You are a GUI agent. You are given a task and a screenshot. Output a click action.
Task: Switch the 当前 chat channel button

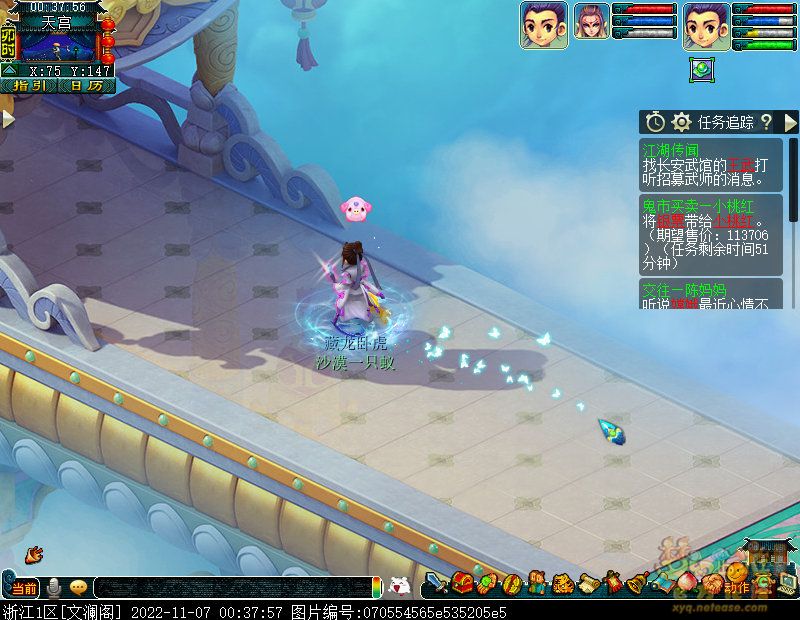(x=24, y=588)
